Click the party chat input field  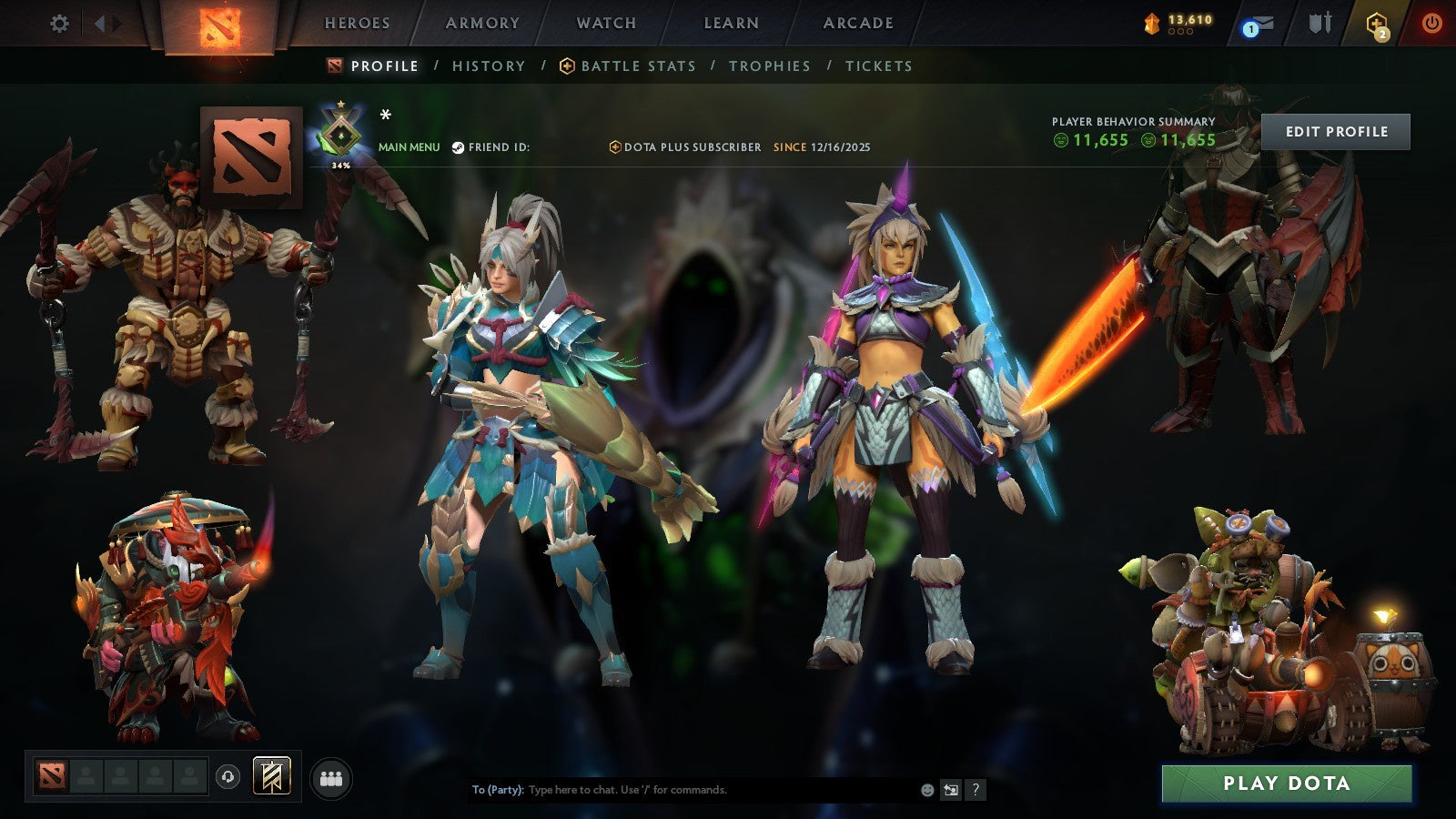[682, 790]
